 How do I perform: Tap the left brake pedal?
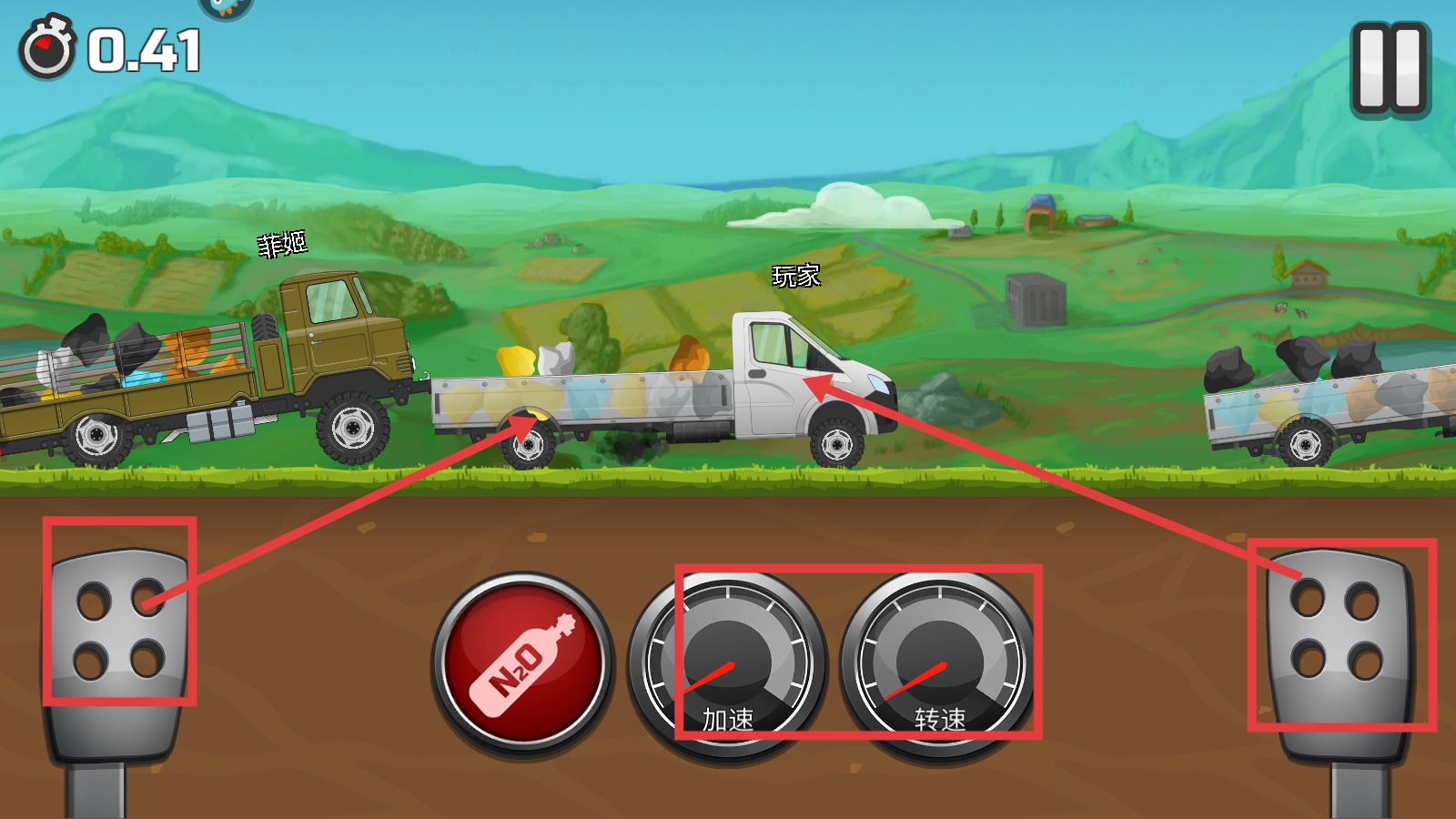pyautogui.click(x=119, y=630)
